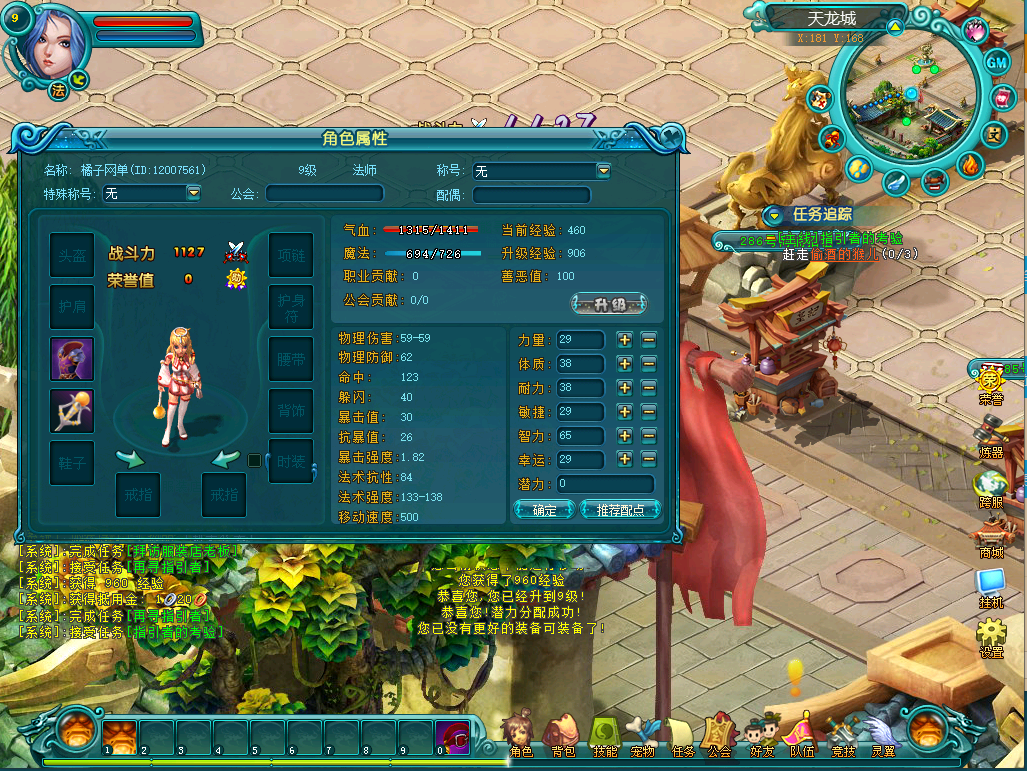Open the 技能 skills menu
Screen dimensions: 1027x771
coord(606,735)
